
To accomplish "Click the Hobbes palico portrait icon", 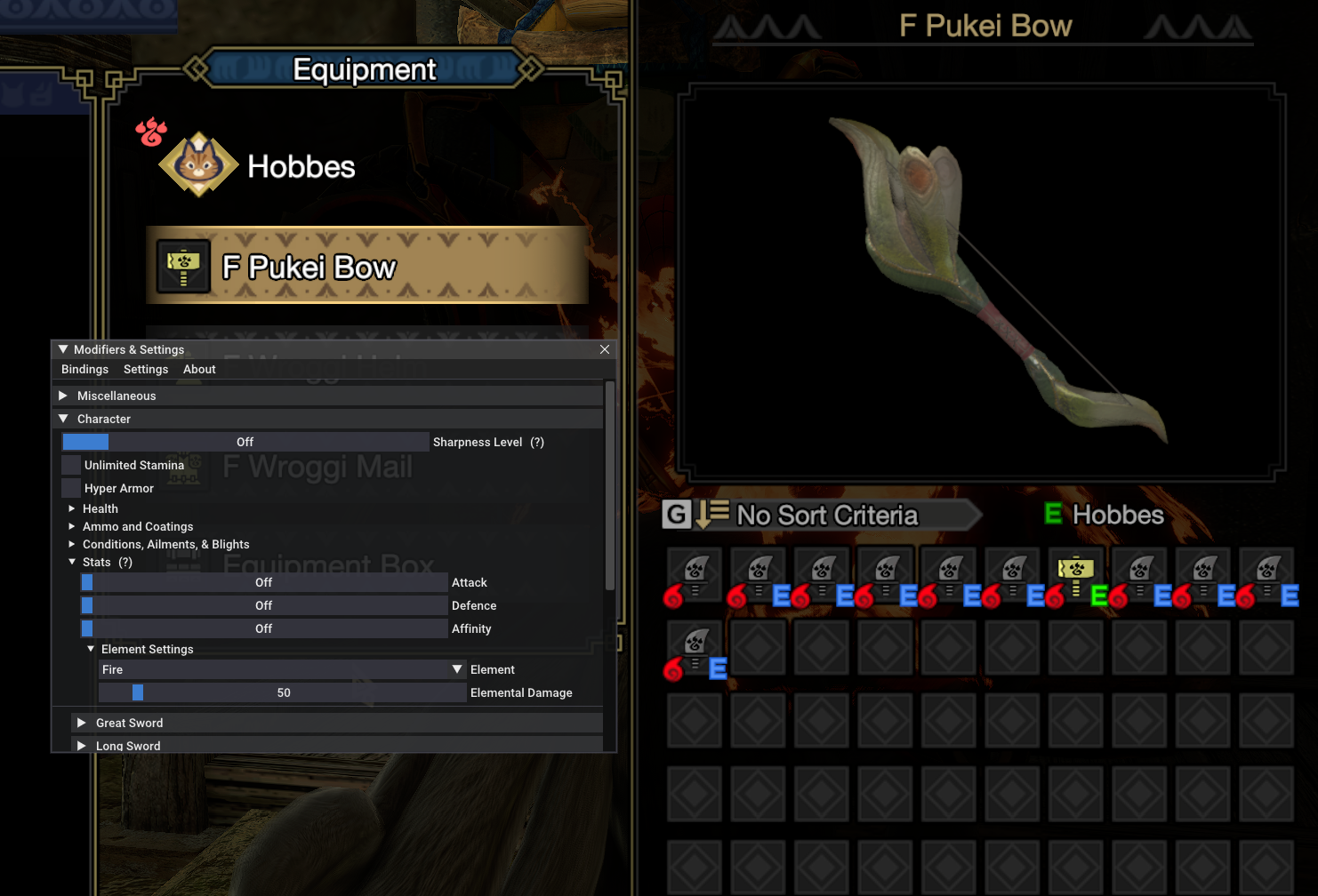I will 196,164.
